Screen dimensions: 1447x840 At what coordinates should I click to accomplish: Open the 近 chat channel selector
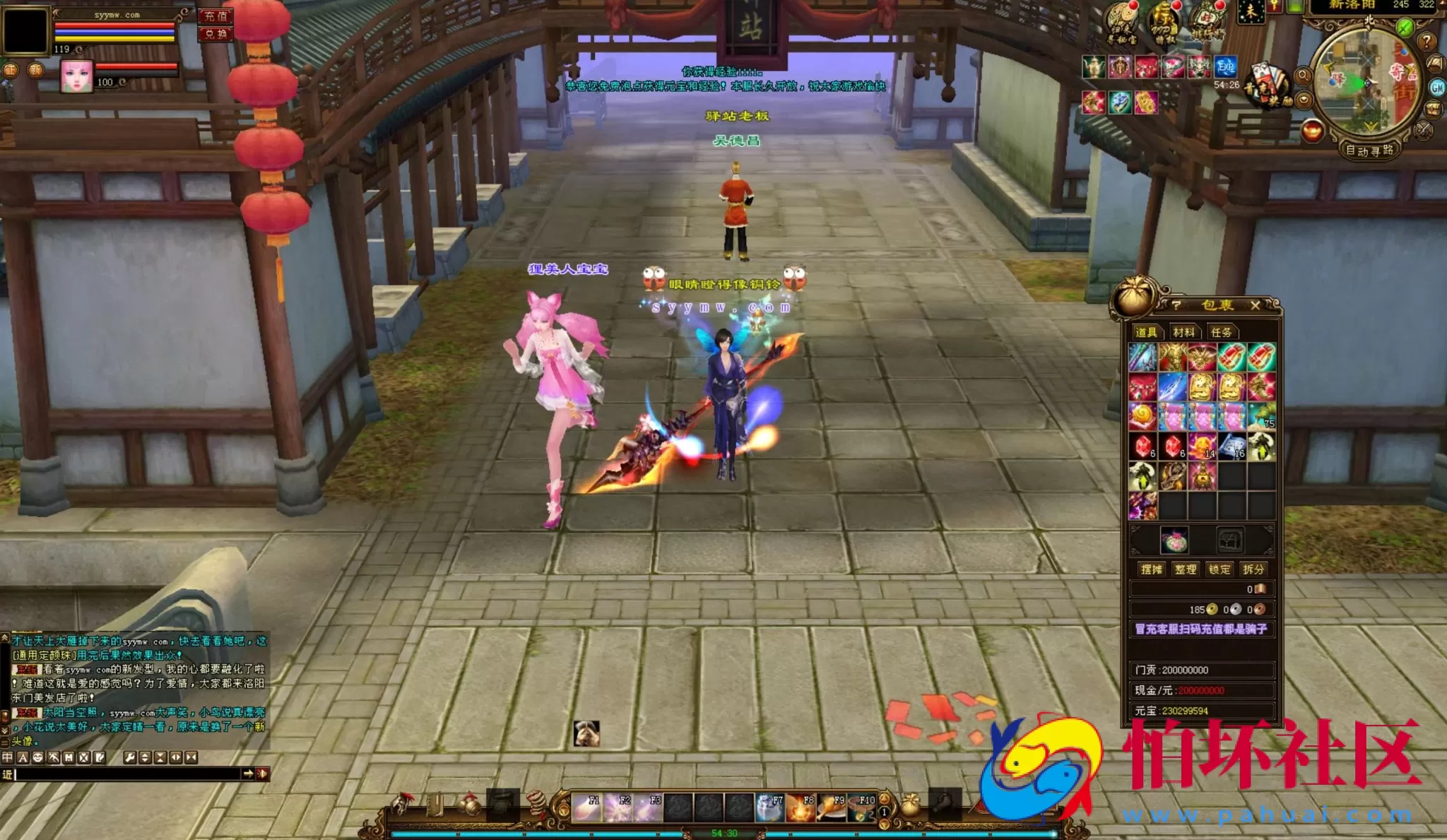8,774
